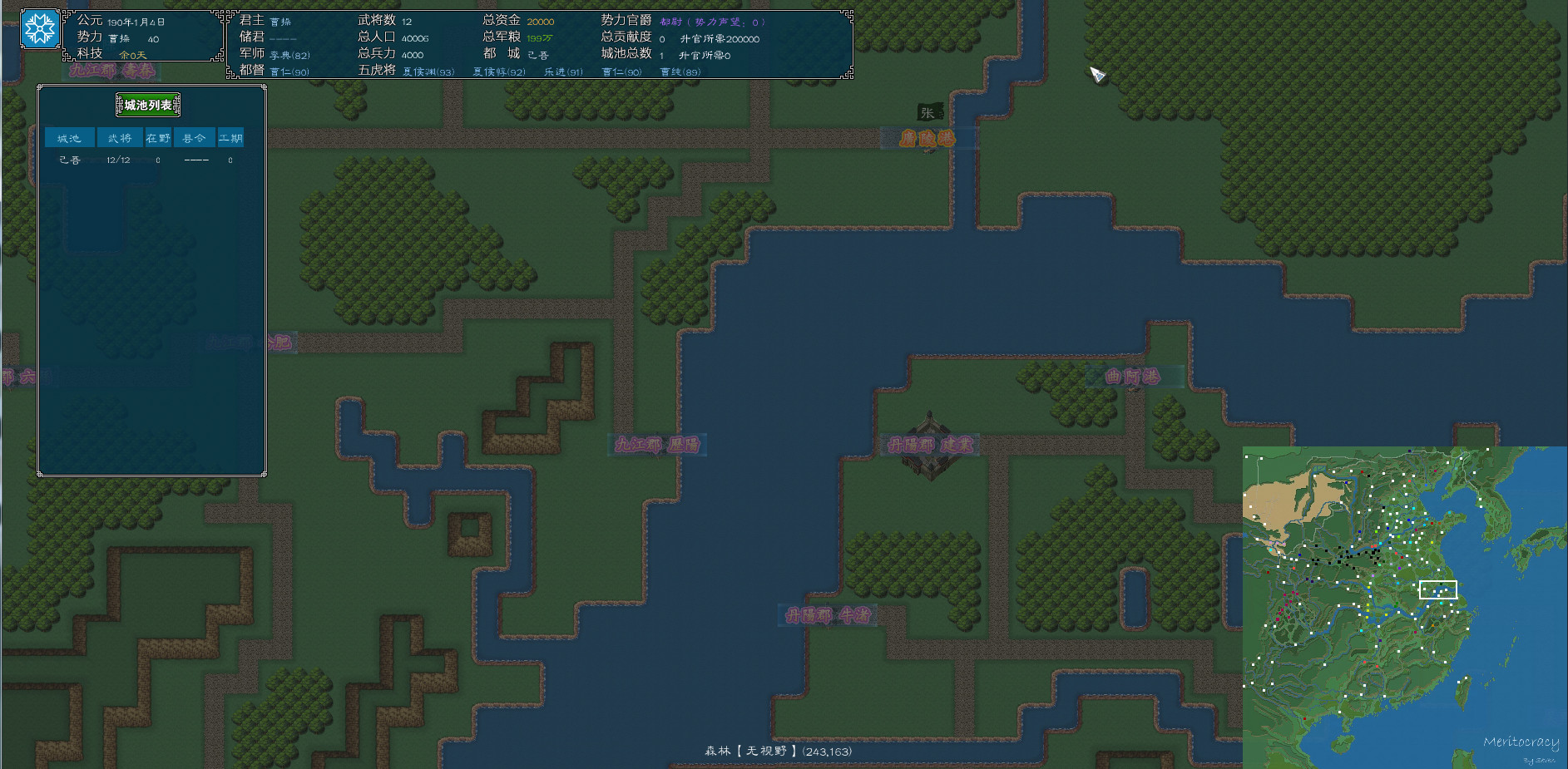Click the 工期 column header
Screen dimensions: 1568x769
point(231,137)
